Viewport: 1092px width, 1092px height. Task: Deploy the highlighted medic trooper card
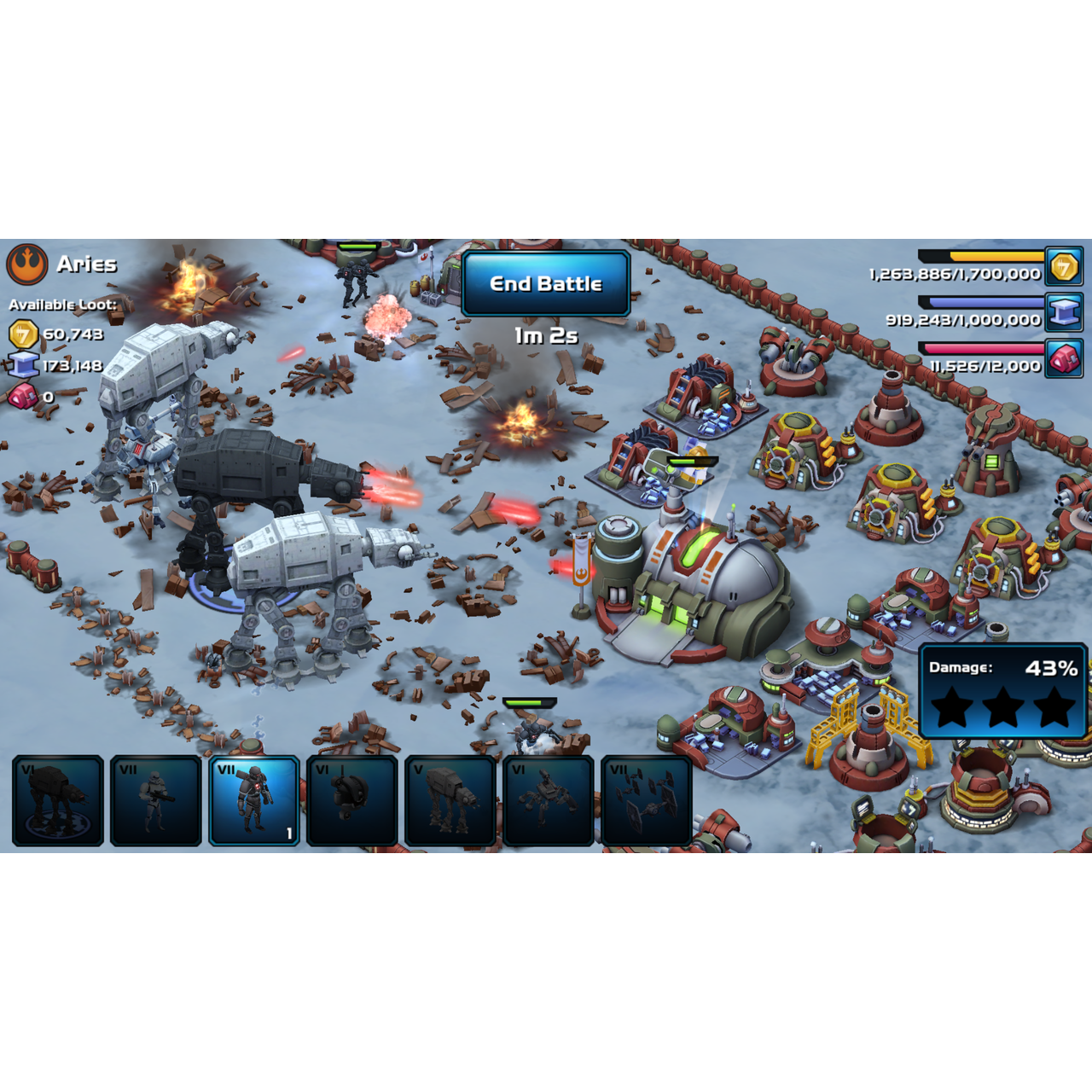pyautogui.click(x=254, y=800)
